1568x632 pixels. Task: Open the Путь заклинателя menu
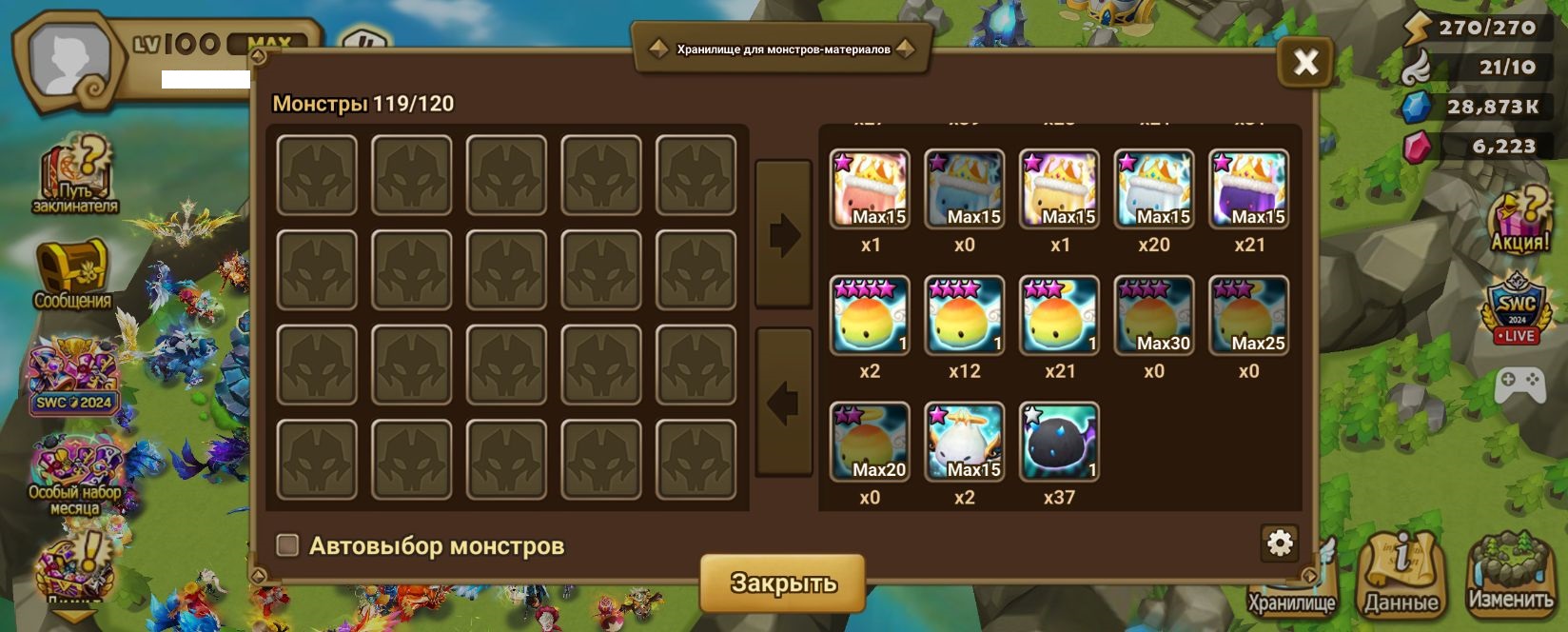75,176
